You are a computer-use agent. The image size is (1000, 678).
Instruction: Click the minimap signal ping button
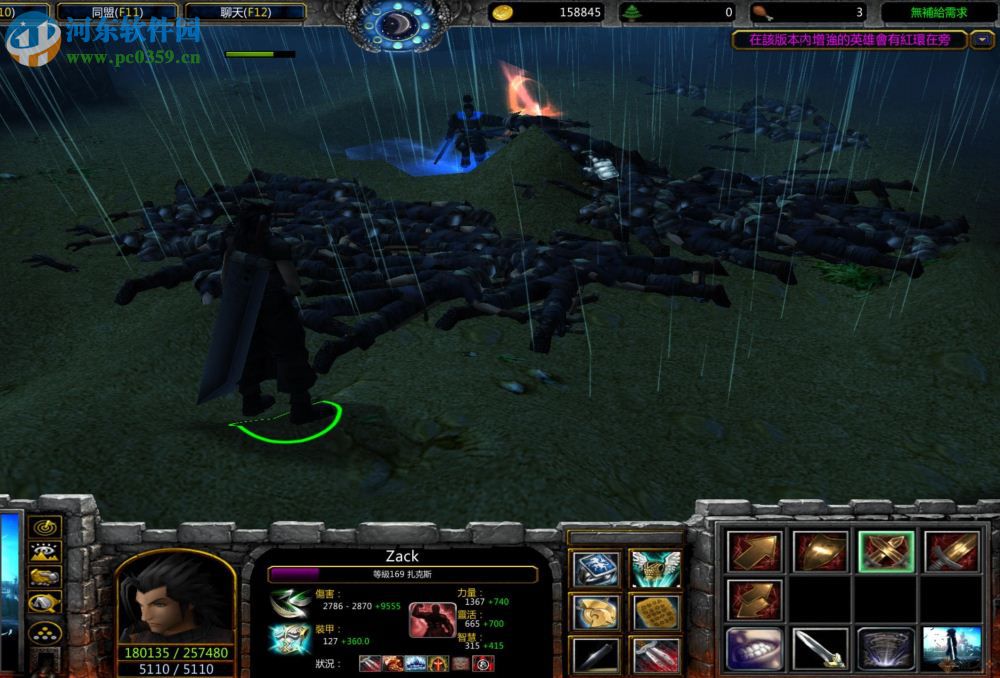46,526
